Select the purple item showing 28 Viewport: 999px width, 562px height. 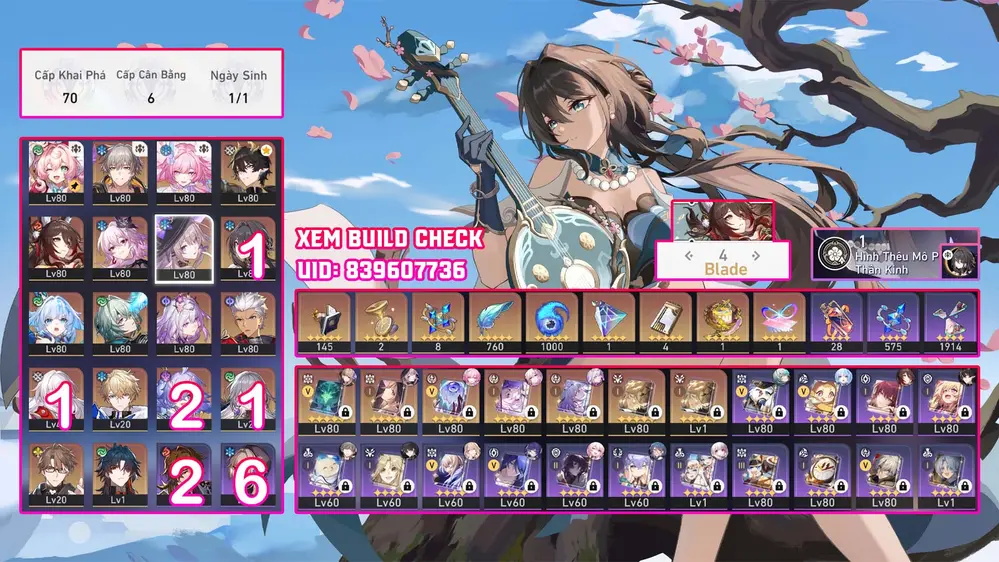tap(836, 322)
